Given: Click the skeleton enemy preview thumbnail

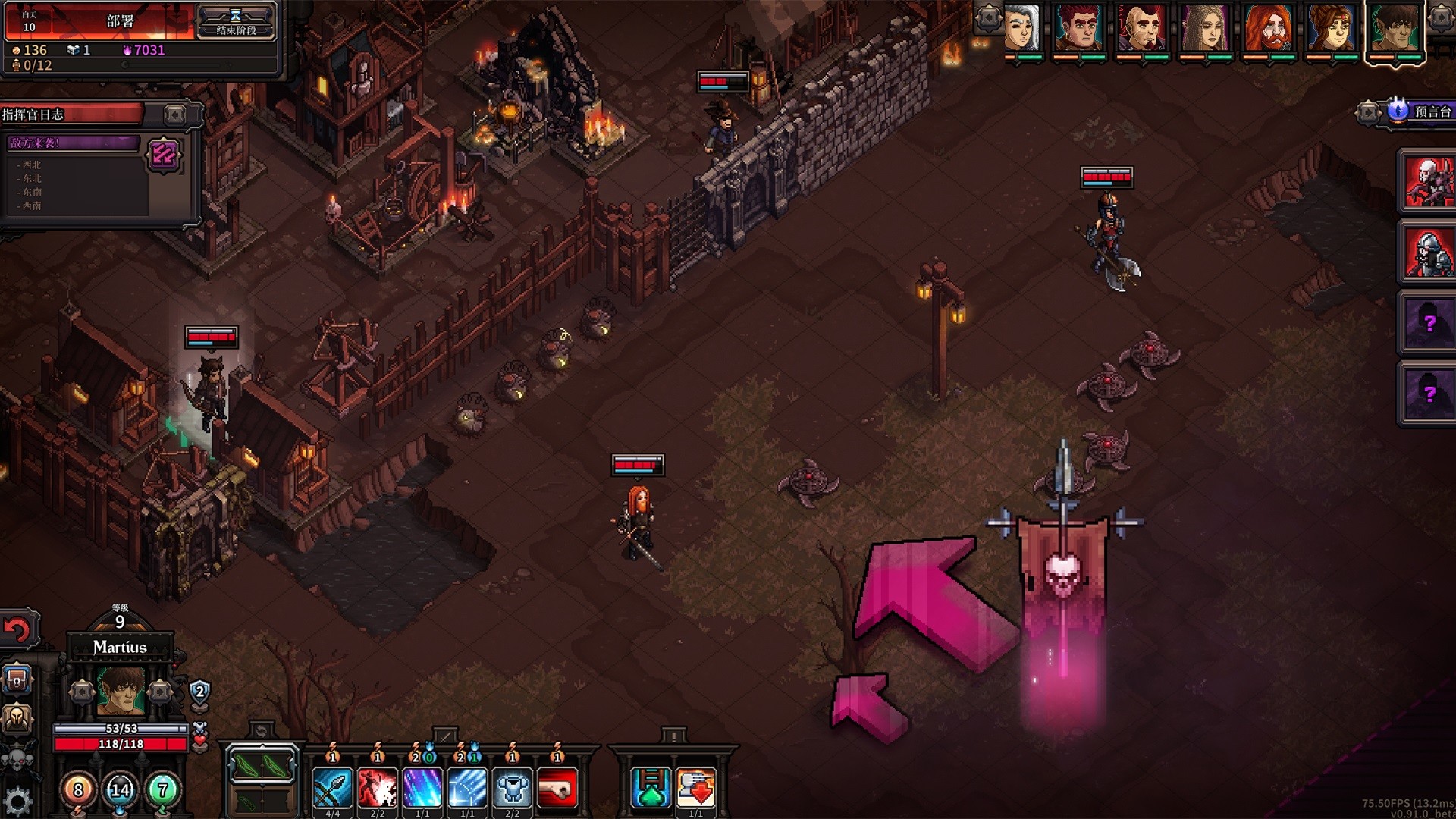Looking at the screenshot, I should click(1429, 182).
